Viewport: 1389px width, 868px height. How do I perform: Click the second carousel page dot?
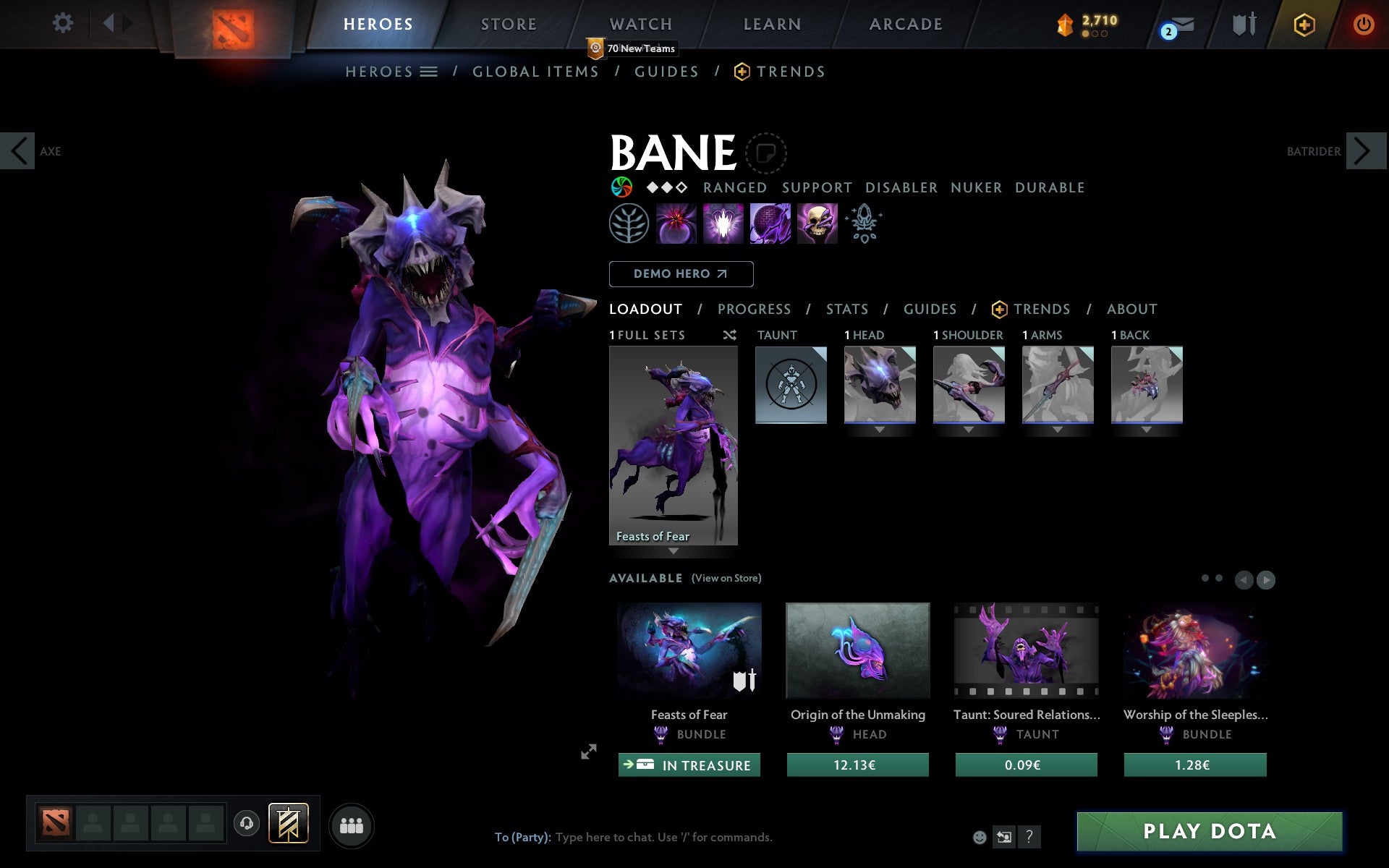pyautogui.click(x=1219, y=578)
